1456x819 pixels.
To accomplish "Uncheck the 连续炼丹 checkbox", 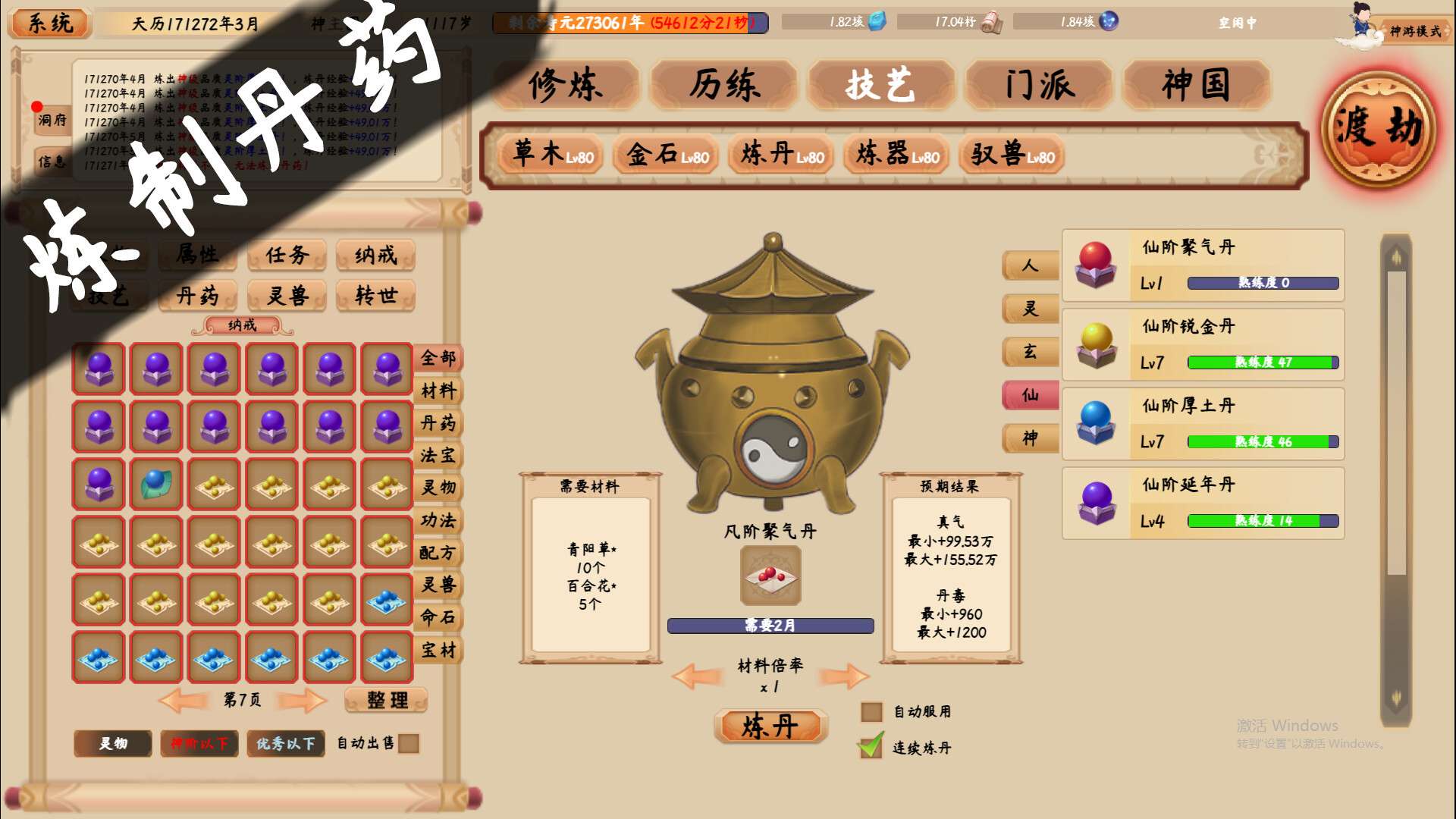I will coord(869,747).
